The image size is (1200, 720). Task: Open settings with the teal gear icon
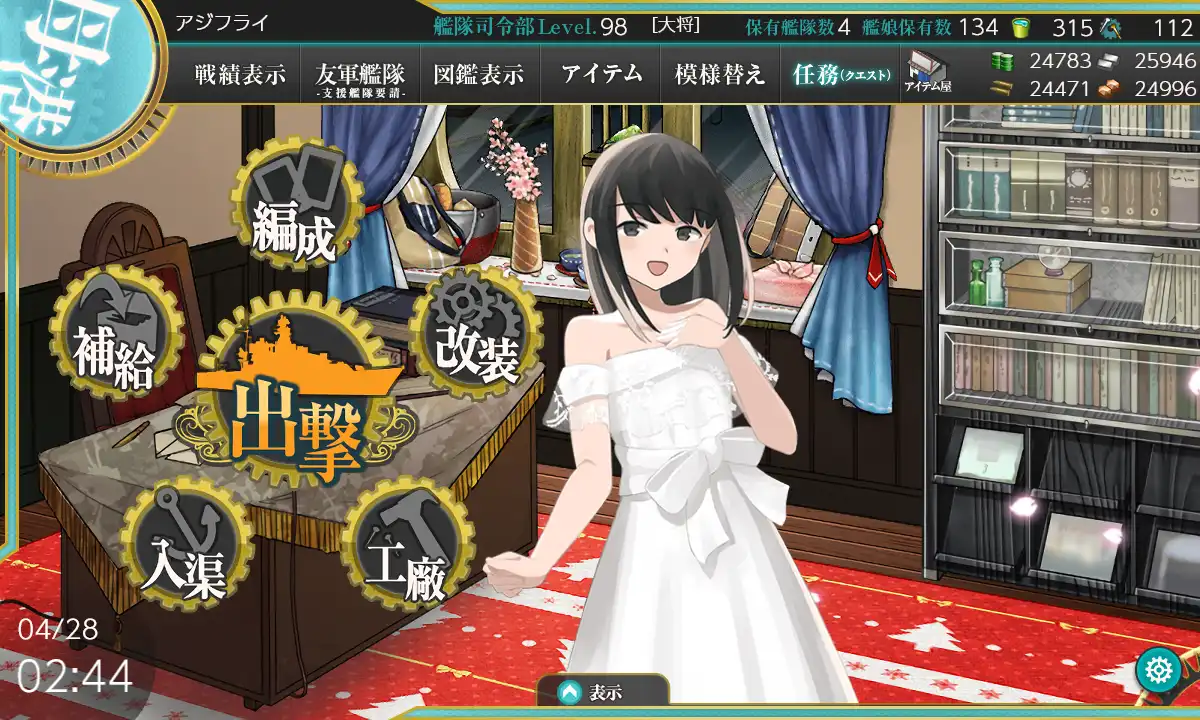1159,668
